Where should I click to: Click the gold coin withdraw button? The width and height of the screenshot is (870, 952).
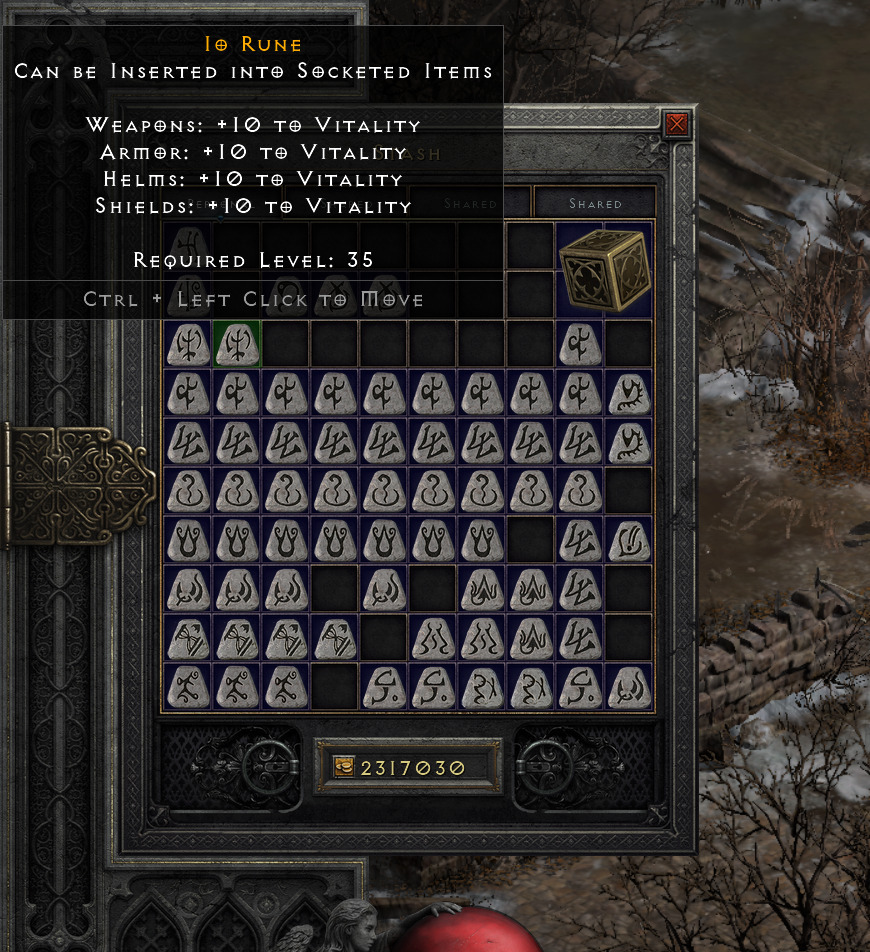344,767
